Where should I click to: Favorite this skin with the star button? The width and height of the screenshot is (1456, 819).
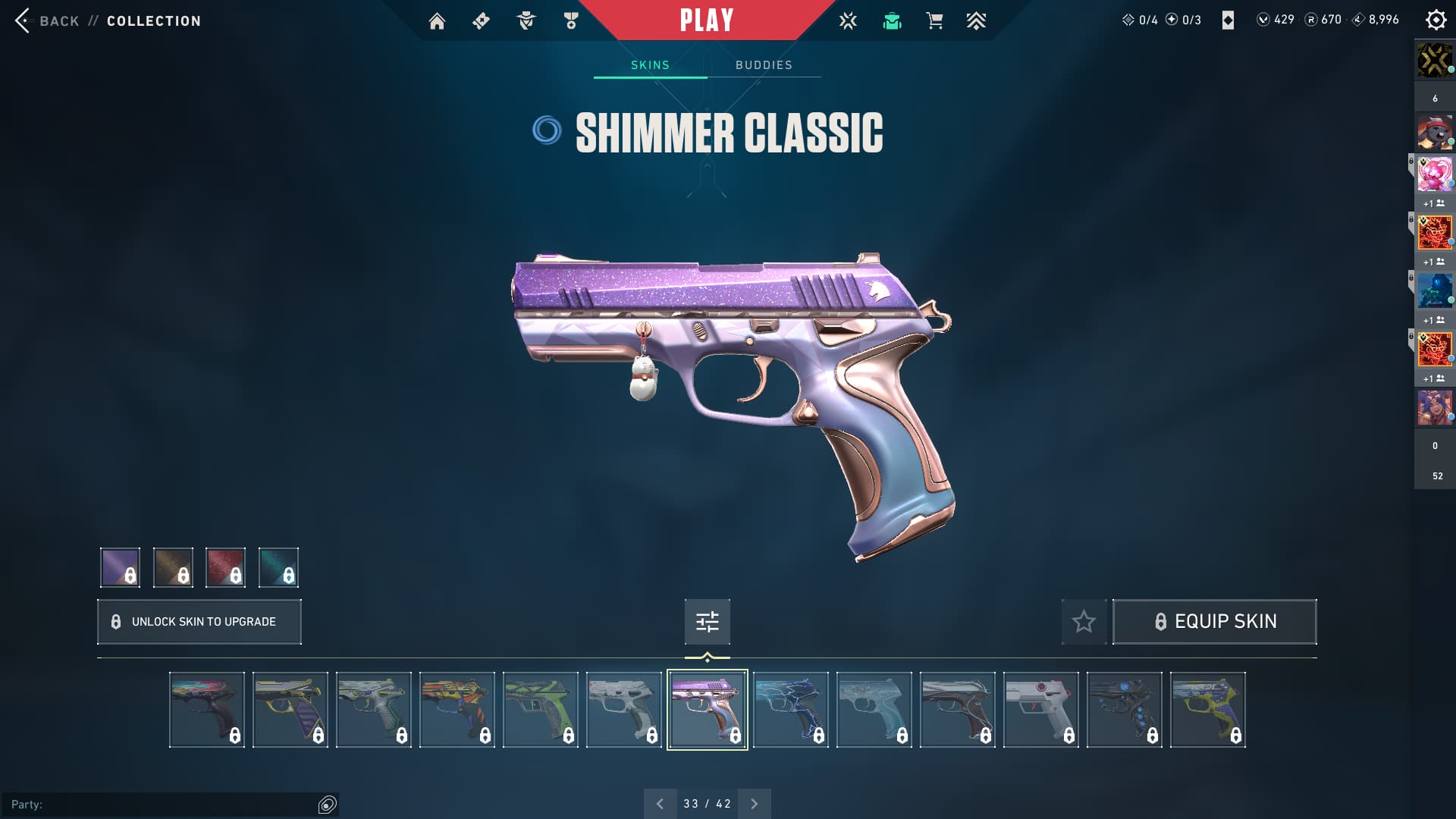coord(1084,622)
